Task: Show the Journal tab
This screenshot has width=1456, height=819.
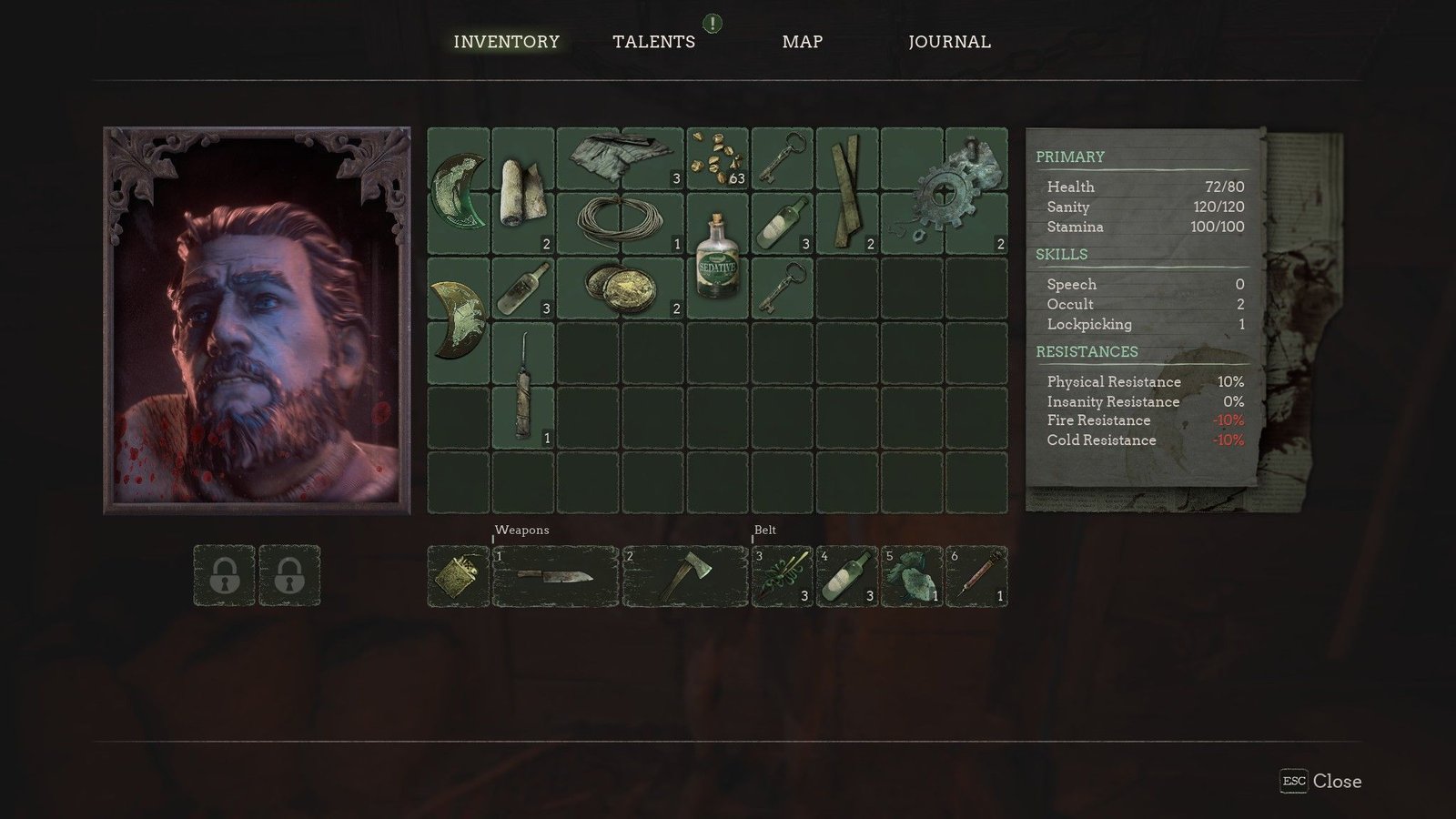Action: tap(949, 42)
